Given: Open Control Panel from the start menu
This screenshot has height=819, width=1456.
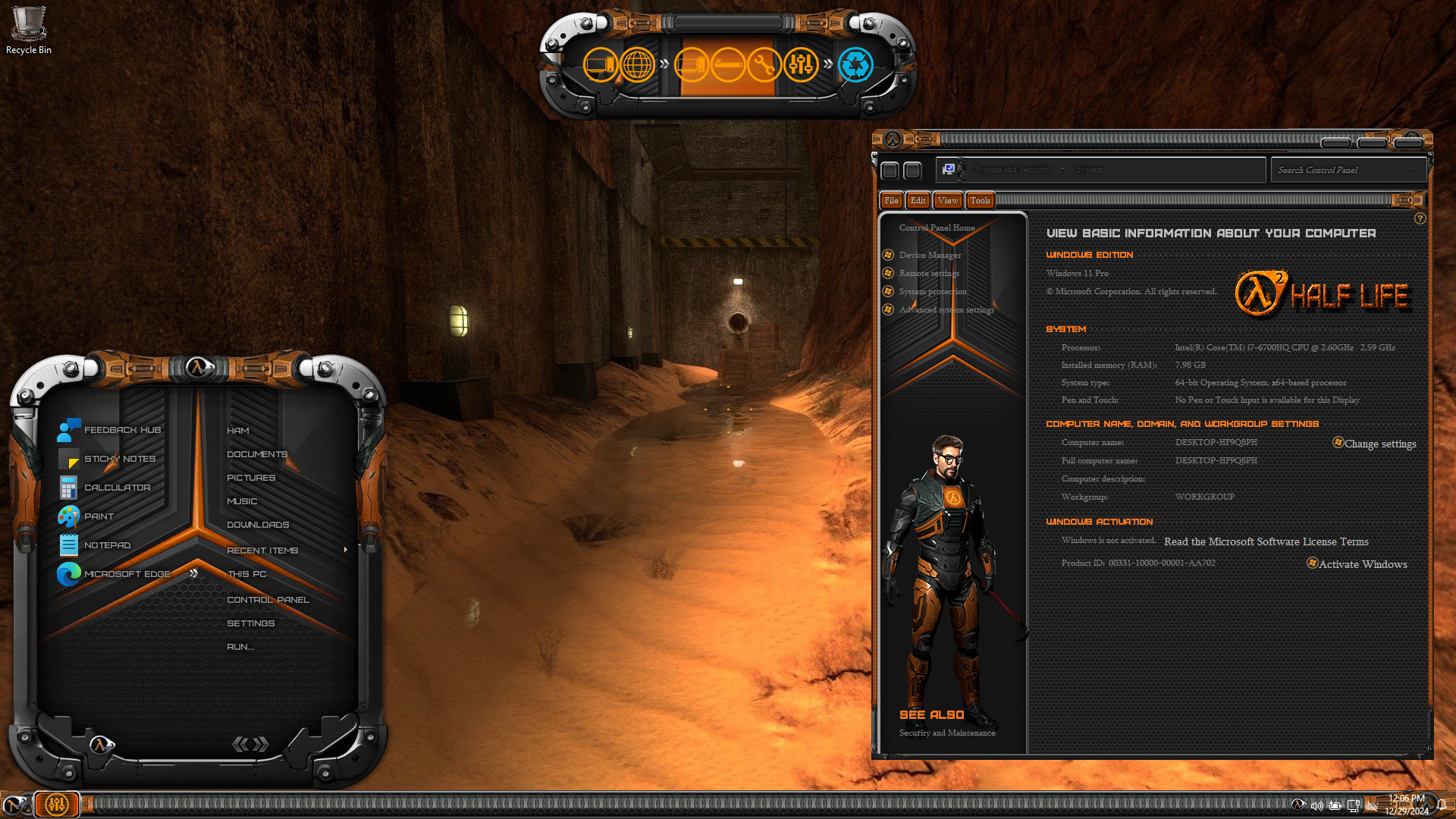Looking at the screenshot, I should (268, 600).
